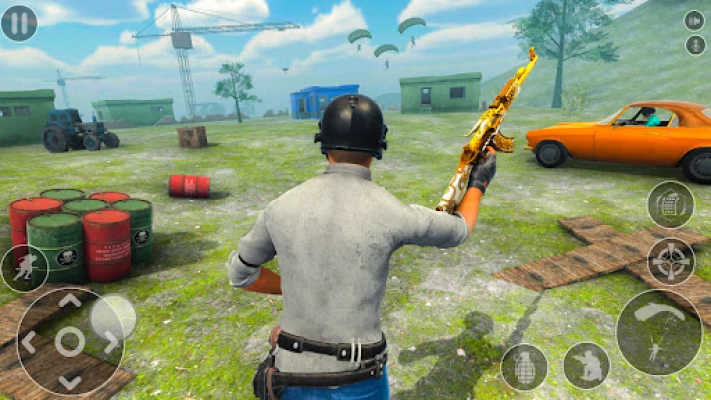The width and height of the screenshot is (711, 400).
Task: Tap the reload magazine button
Action: click(669, 205)
